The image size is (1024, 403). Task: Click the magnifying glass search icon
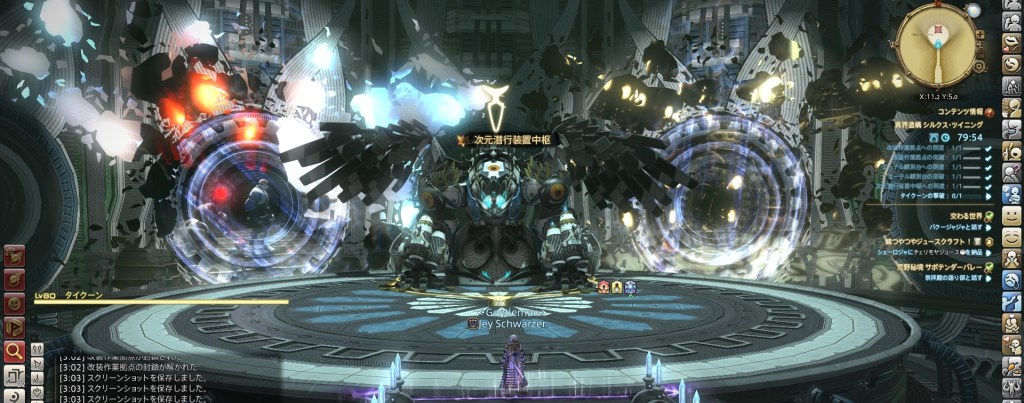coord(15,351)
